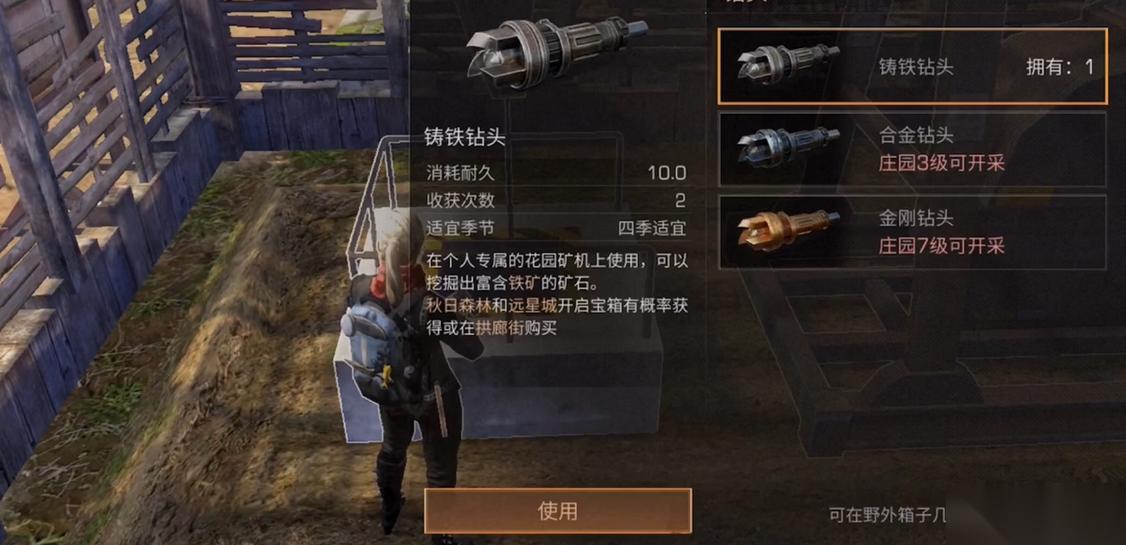The image size is (1126, 545).
Task: Click the 使用 button
Action: tap(557, 511)
